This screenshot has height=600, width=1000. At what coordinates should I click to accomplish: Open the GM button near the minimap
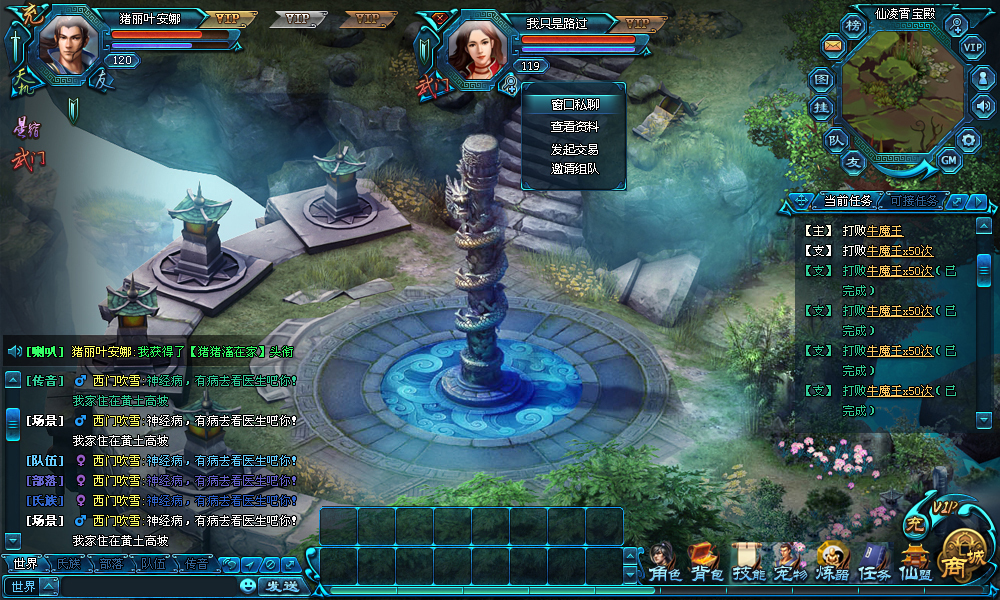pos(949,159)
